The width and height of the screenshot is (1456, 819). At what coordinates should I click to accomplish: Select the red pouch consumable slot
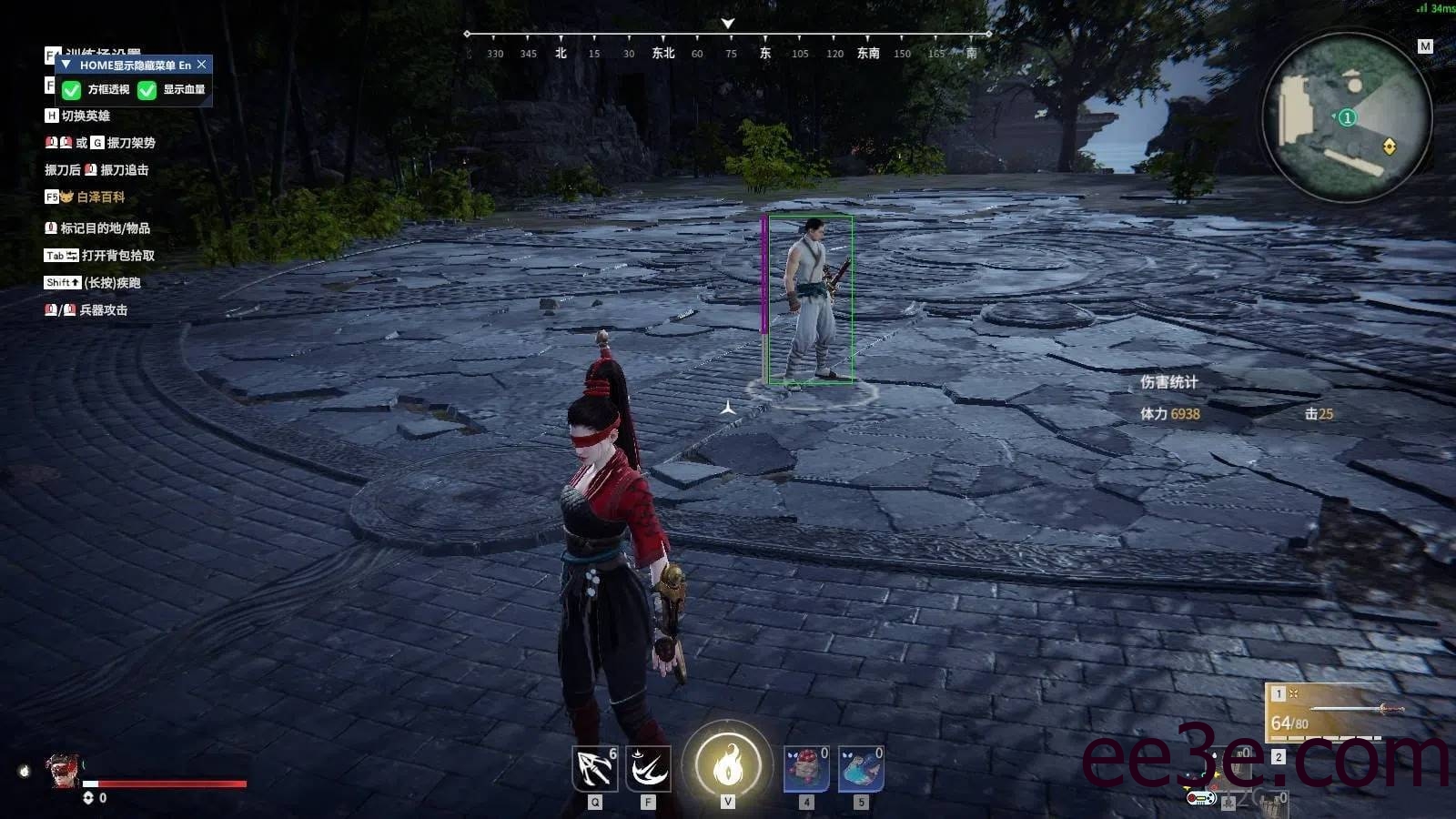(x=806, y=769)
